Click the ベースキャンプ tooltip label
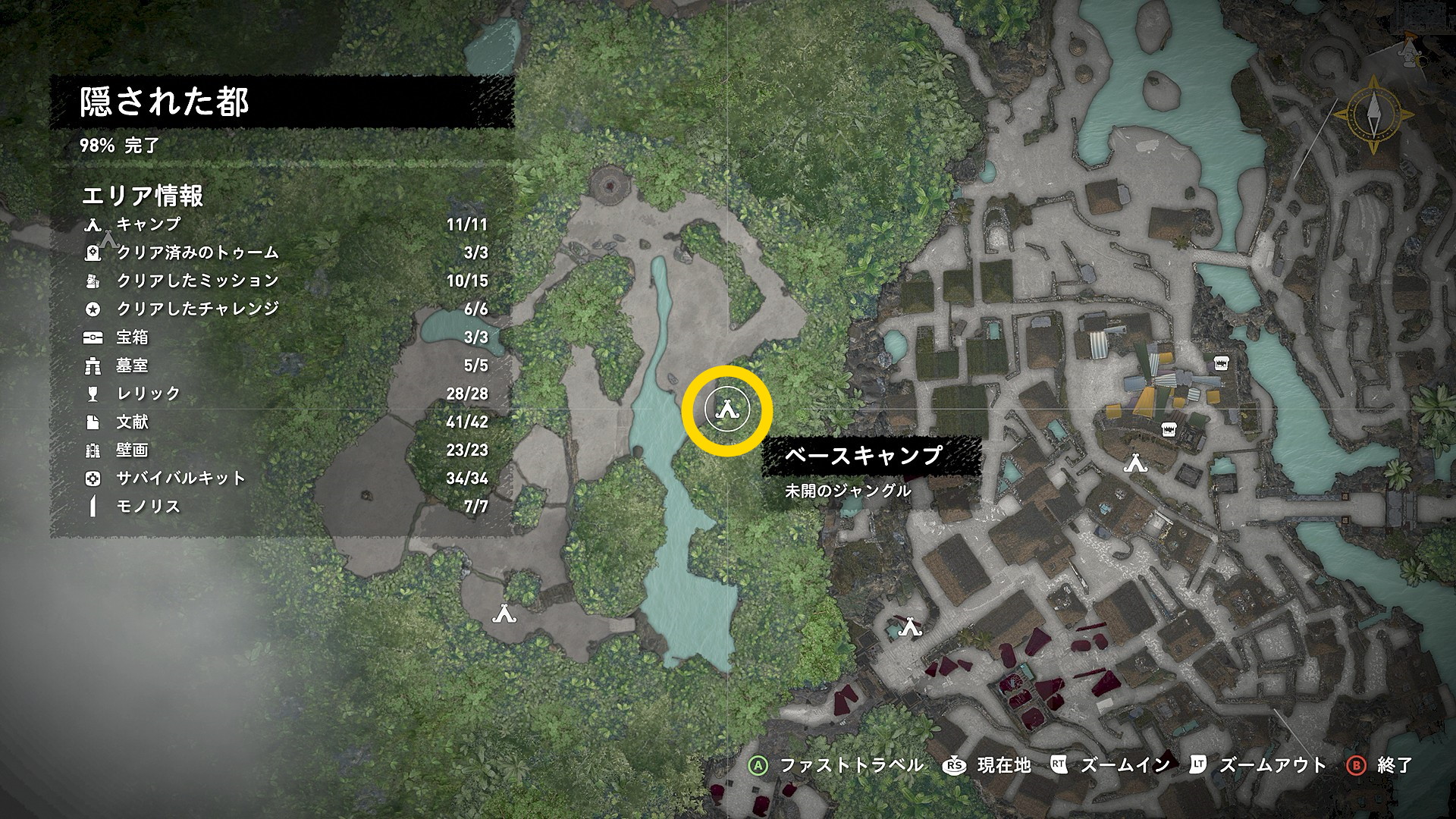The height and width of the screenshot is (819, 1456). click(x=864, y=455)
